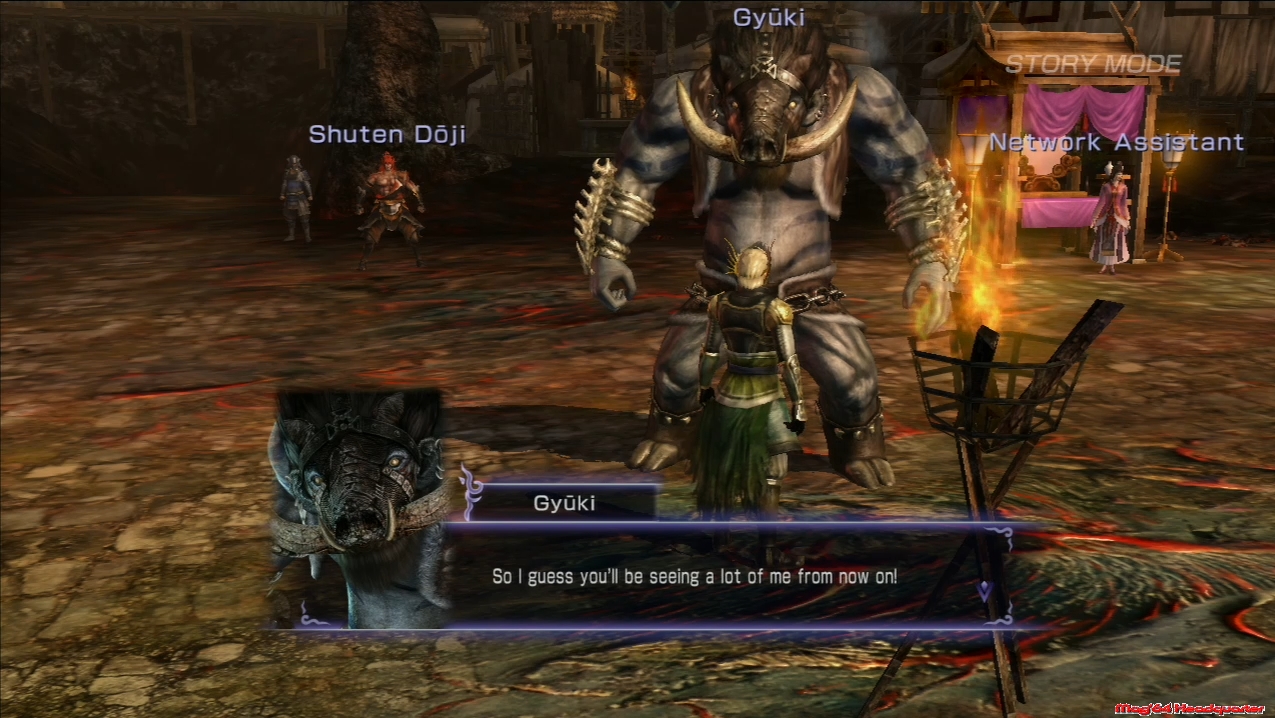
Task: Select the Network Assistant name label
Action: pyautogui.click(x=1116, y=143)
